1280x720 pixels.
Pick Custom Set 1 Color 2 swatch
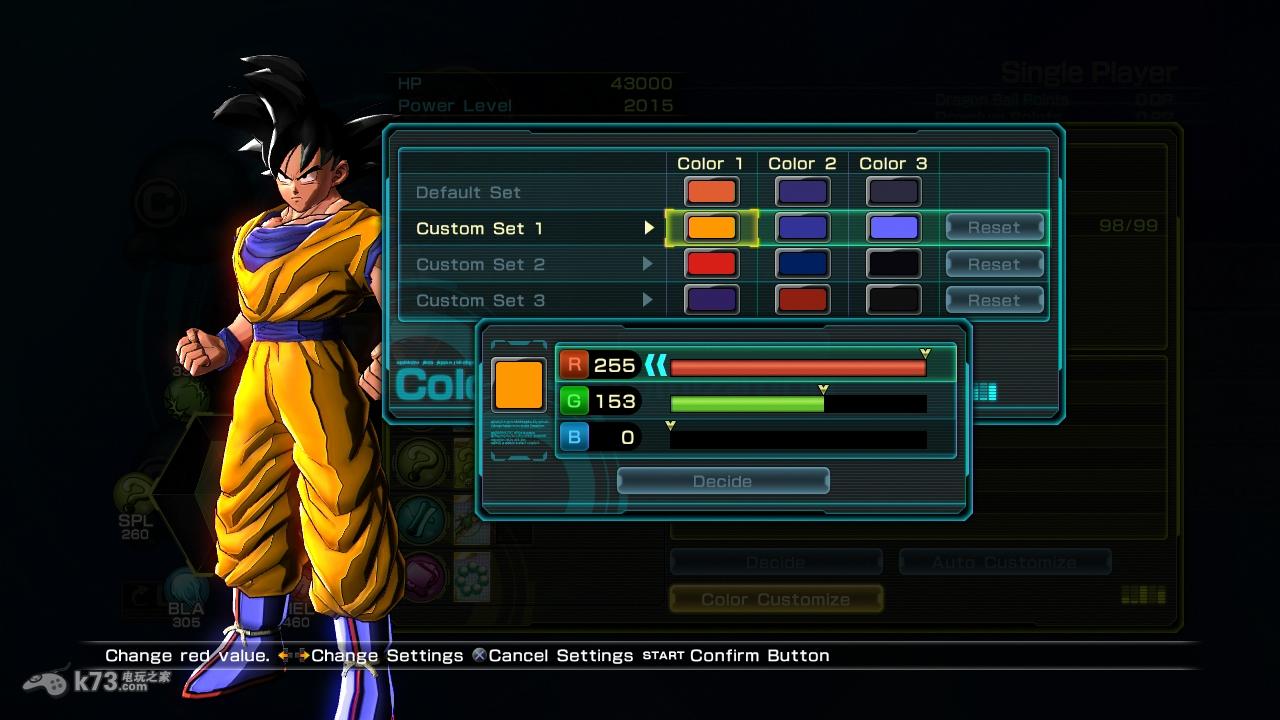pos(802,228)
